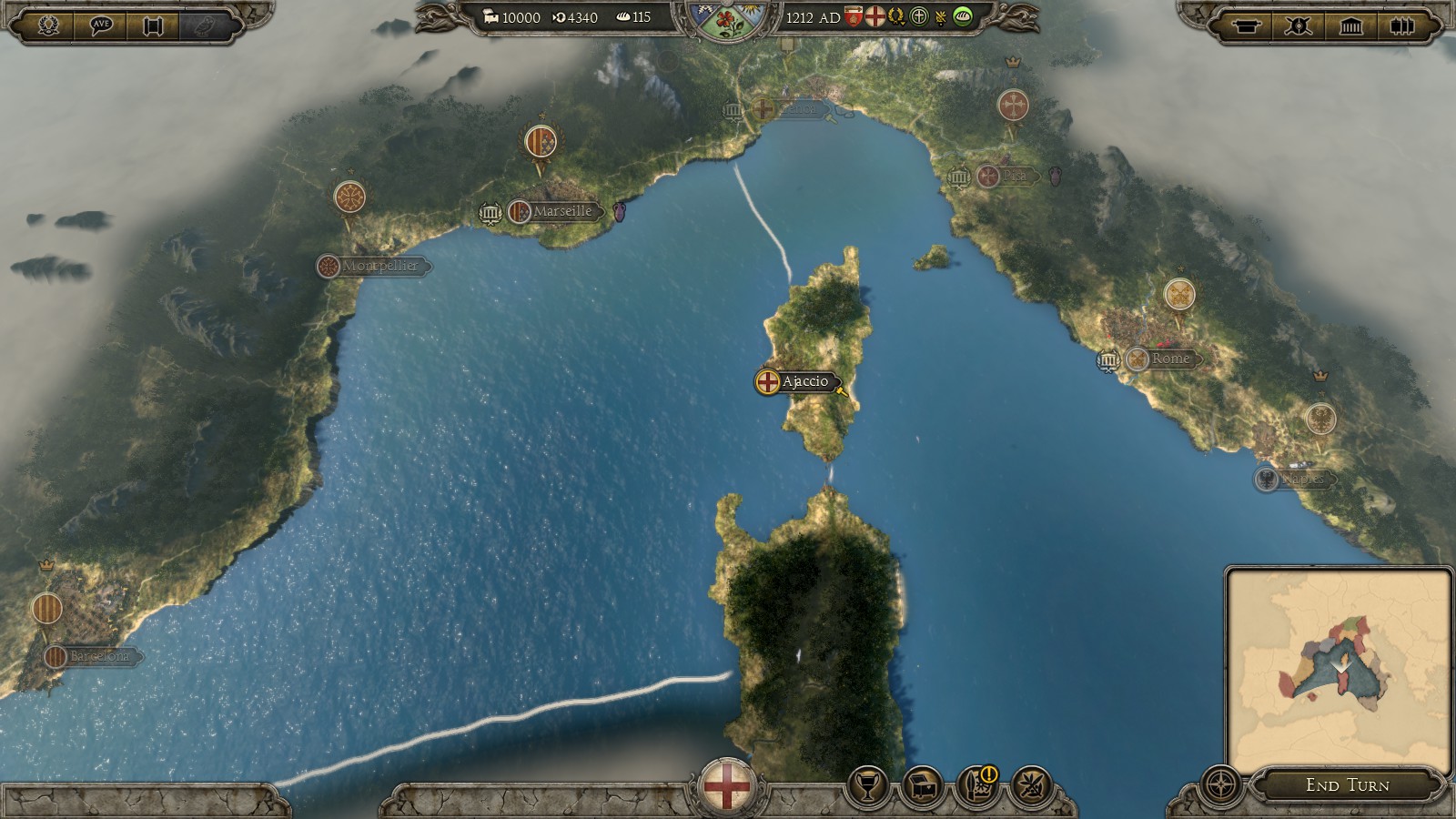Image resolution: width=1456 pixels, height=819 pixels.
Task: Select the Rome settlement label
Action: click(1169, 359)
